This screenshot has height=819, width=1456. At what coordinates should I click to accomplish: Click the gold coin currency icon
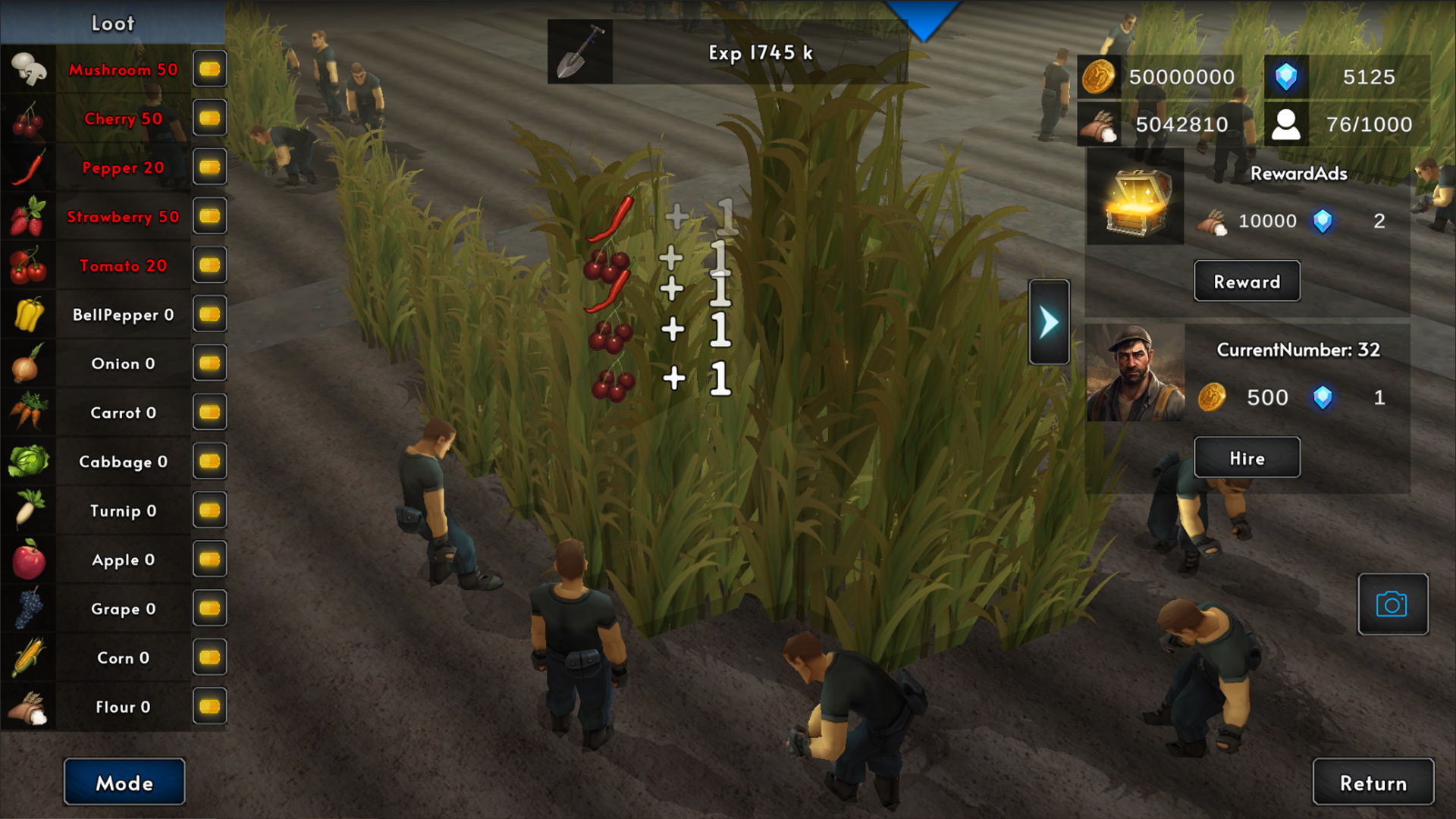coord(1098,77)
